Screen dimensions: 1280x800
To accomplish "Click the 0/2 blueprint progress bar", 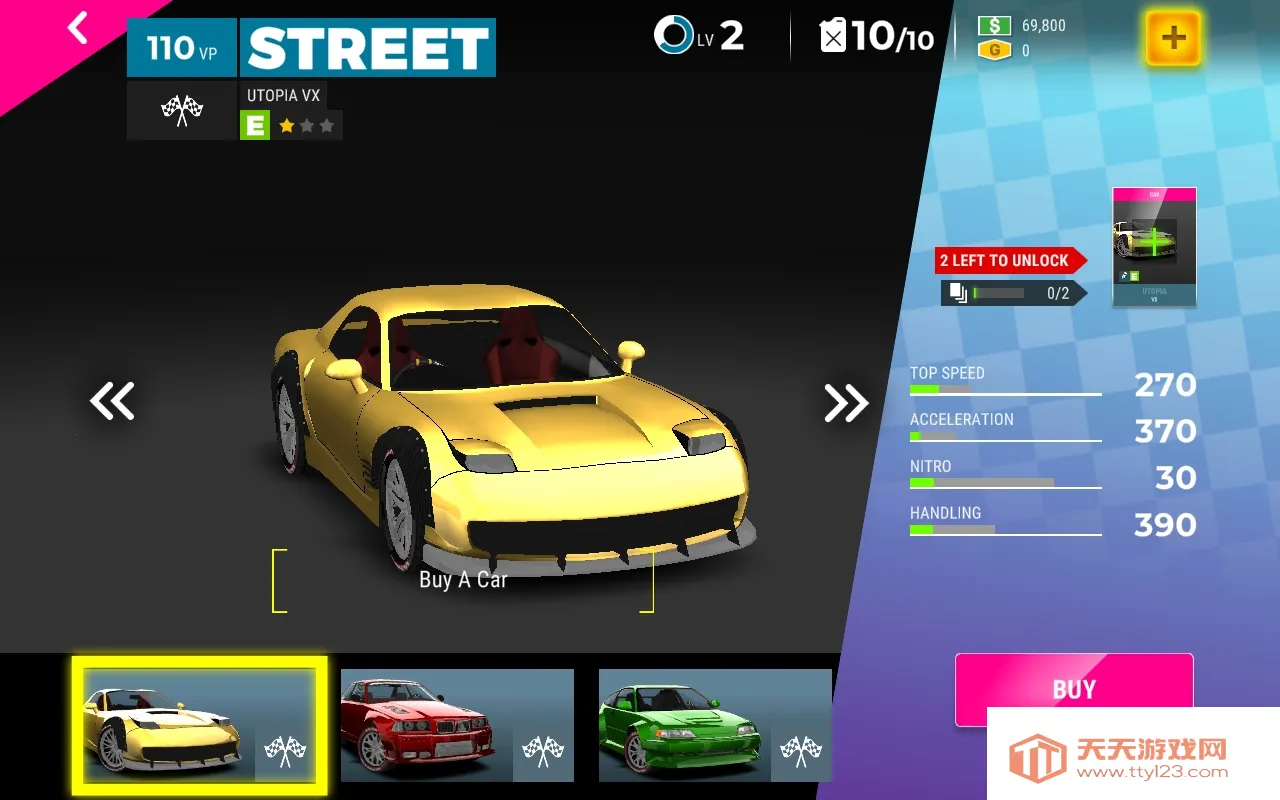I will (1000, 292).
